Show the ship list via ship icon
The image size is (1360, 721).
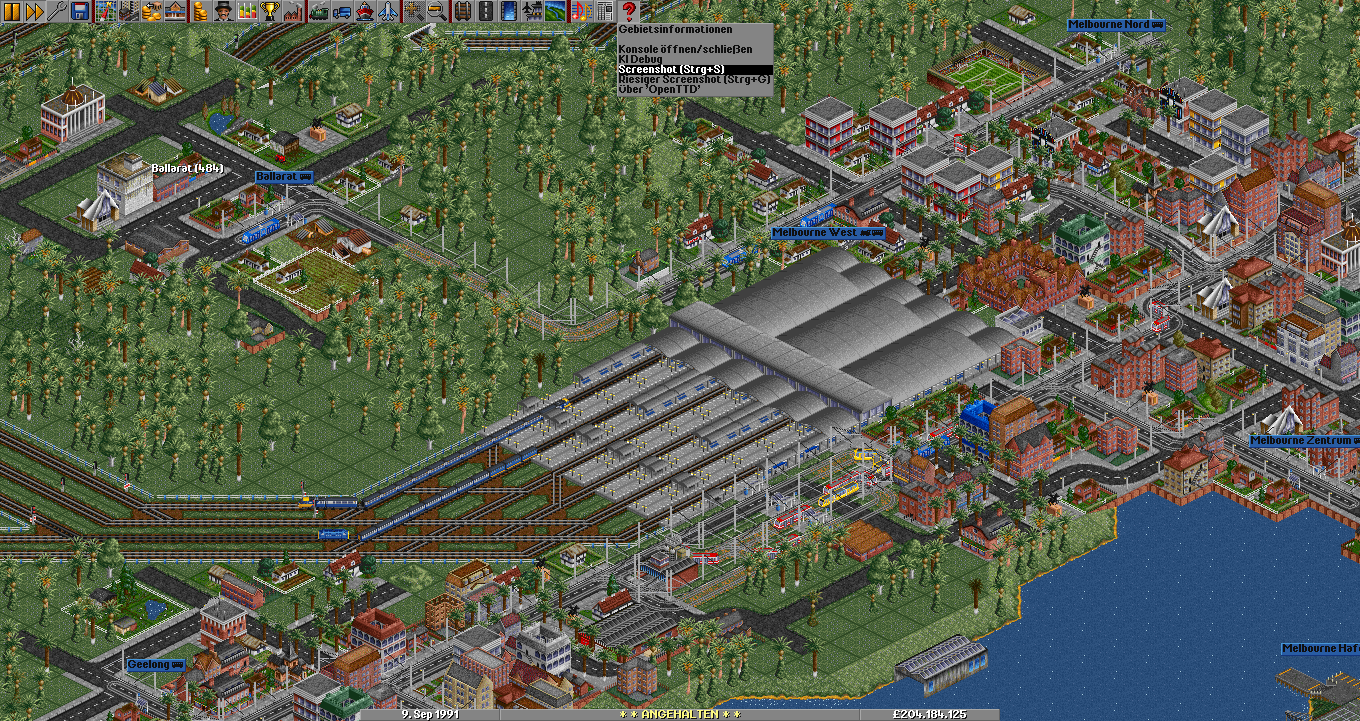pos(364,12)
